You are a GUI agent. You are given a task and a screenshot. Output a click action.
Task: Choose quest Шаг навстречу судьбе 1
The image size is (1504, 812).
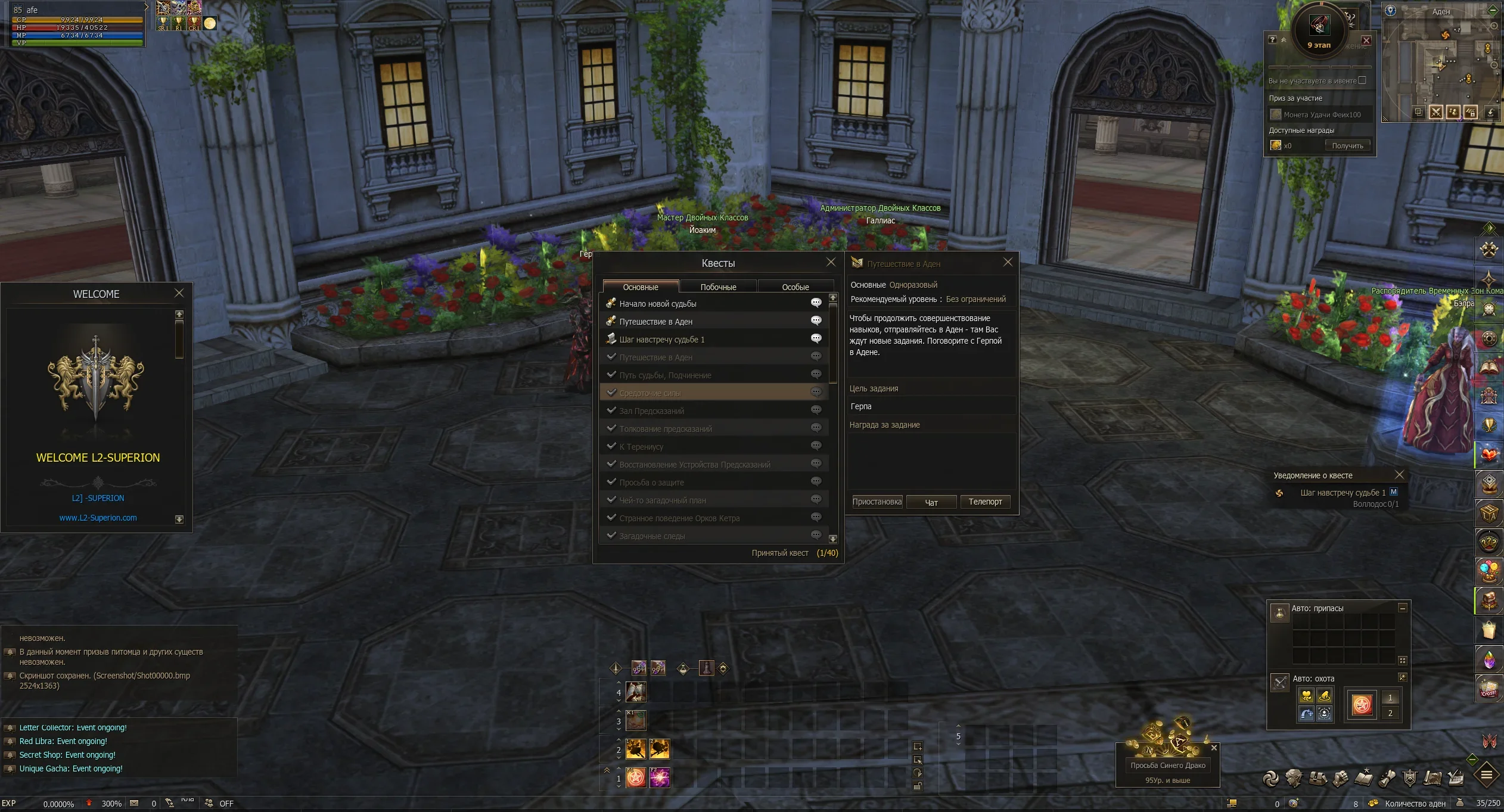pyautogui.click(x=661, y=340)
